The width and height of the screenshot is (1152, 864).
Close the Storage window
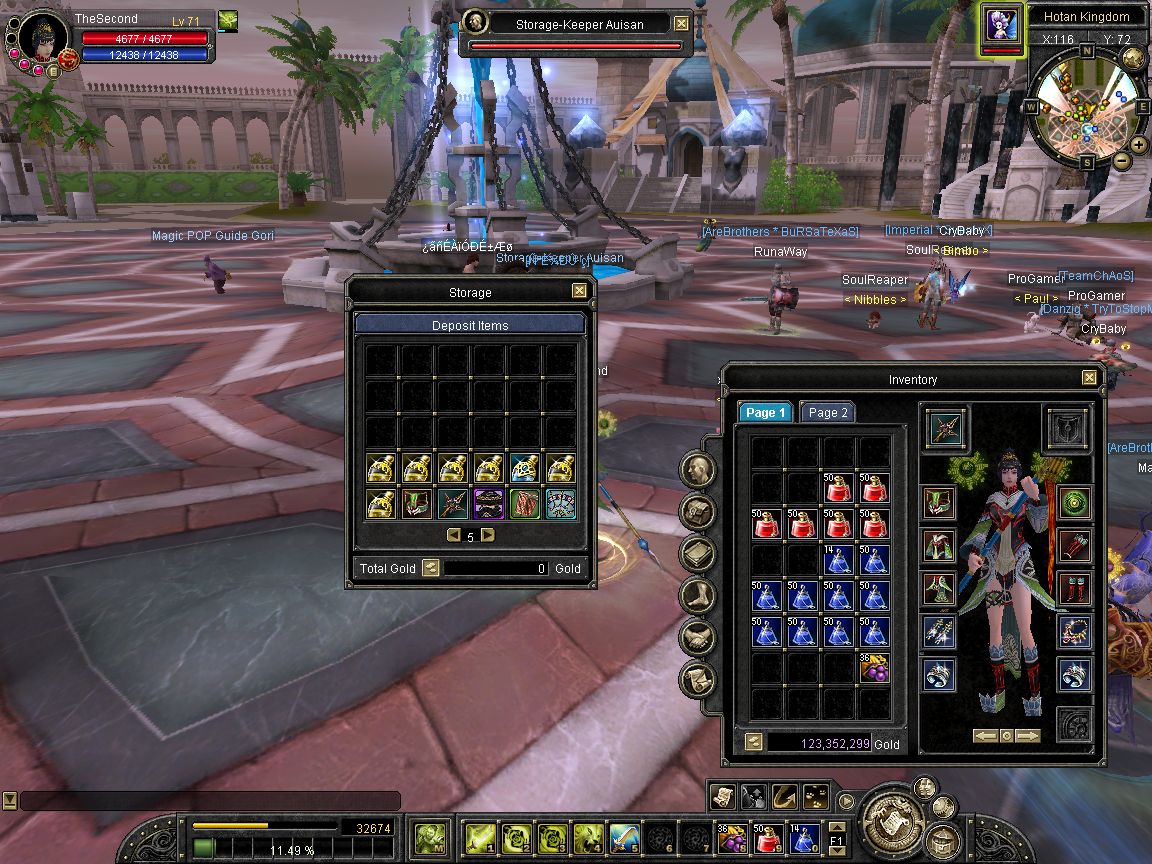[579, 291]
